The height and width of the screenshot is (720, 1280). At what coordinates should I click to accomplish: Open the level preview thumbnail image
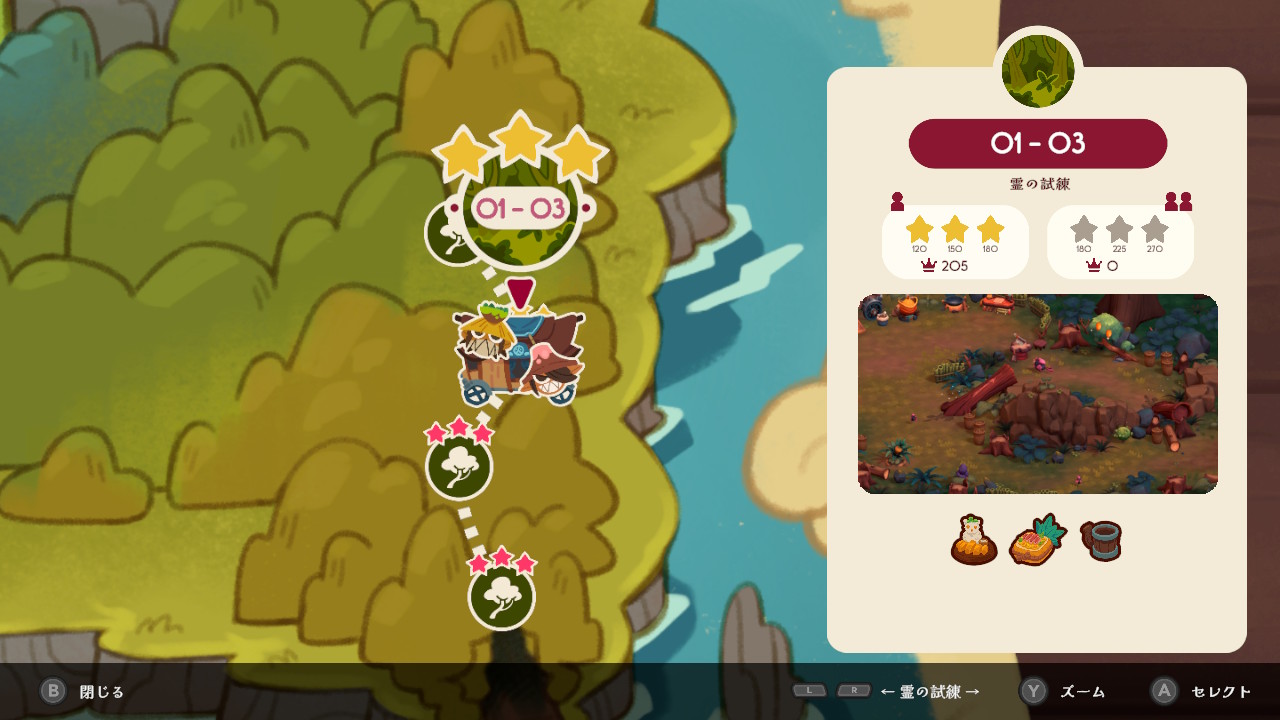tap(1037, 394)
